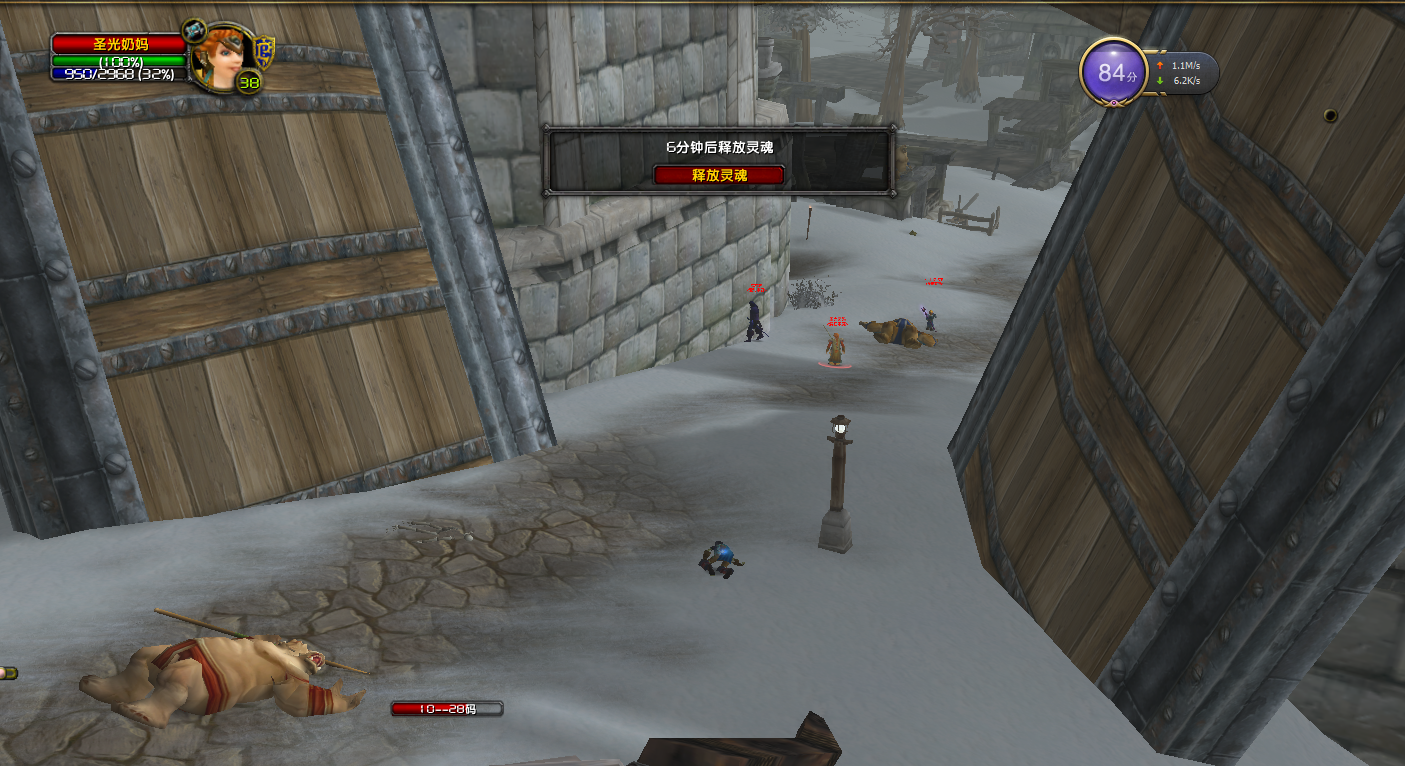Open the purple 84分 performance orb overlay

1113,73
